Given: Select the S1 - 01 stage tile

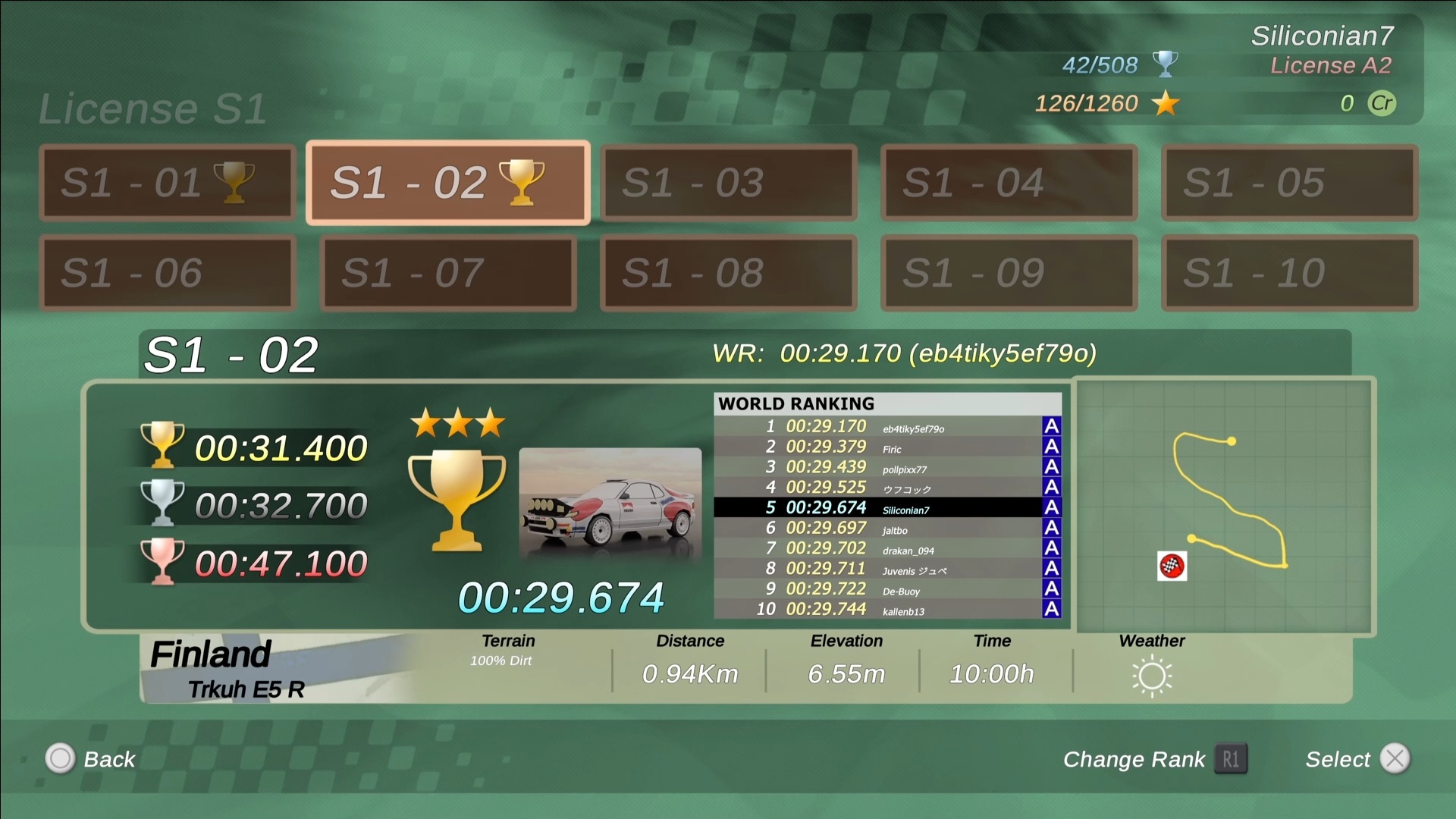Looking at the screenshot, I should point(167,183).
